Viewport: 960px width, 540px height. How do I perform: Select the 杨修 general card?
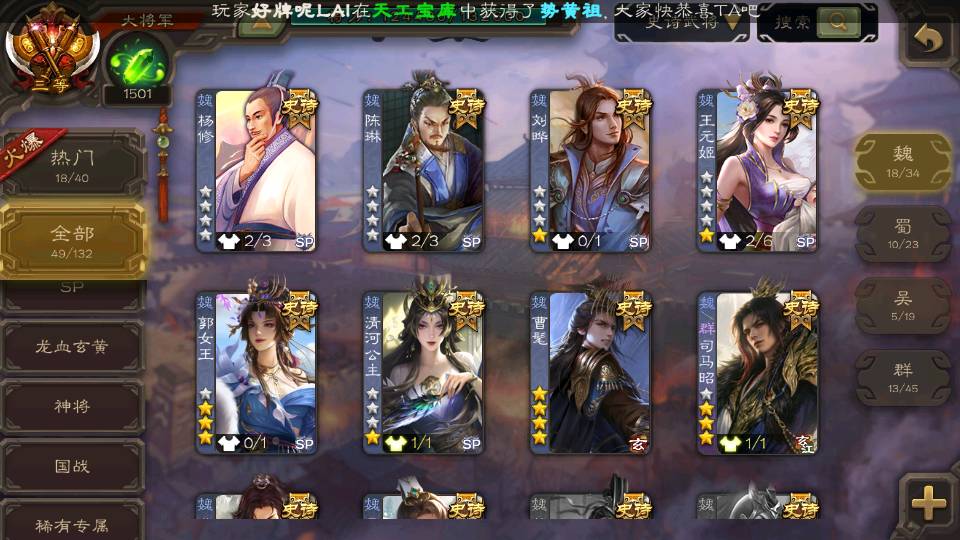tap(257, 170)
